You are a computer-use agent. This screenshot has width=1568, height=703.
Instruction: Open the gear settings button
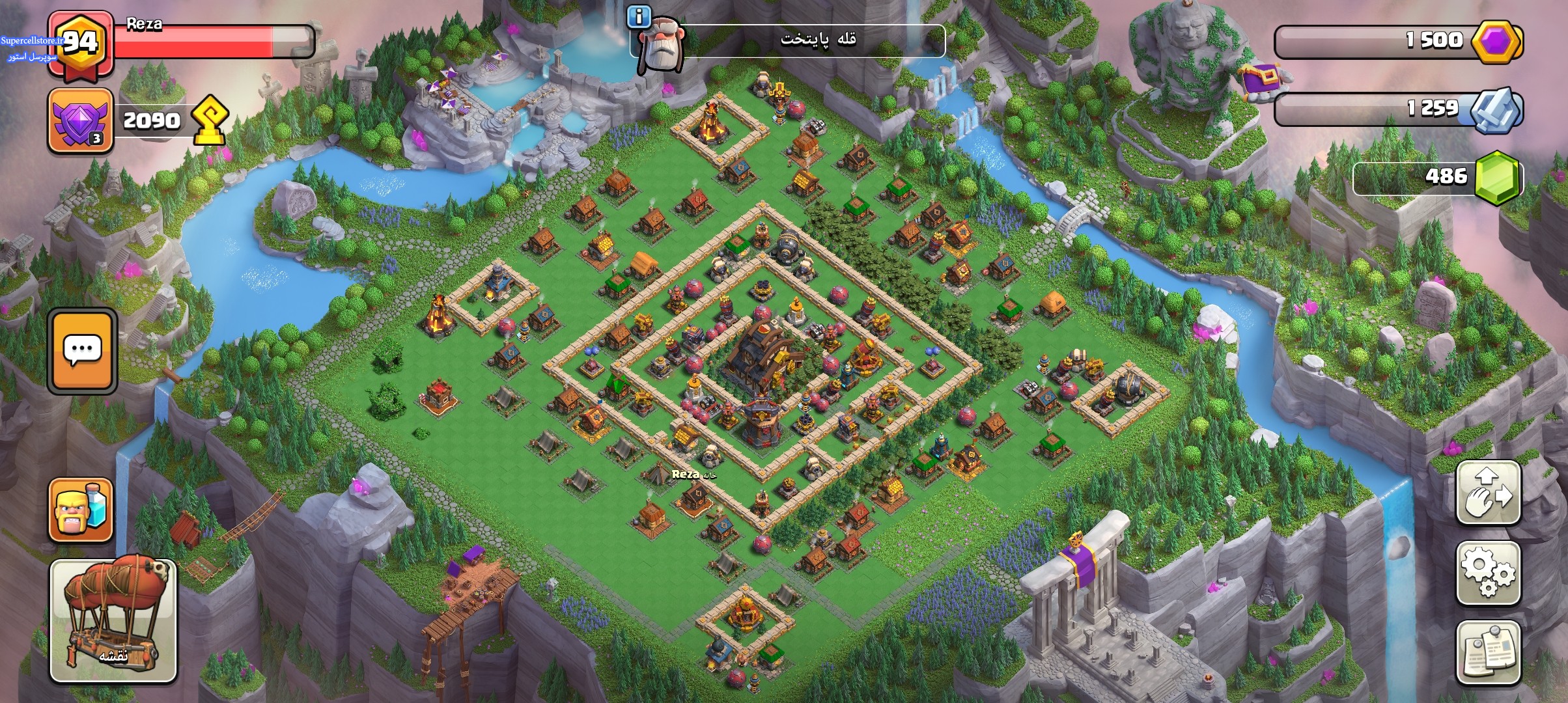click(1488, 573)
